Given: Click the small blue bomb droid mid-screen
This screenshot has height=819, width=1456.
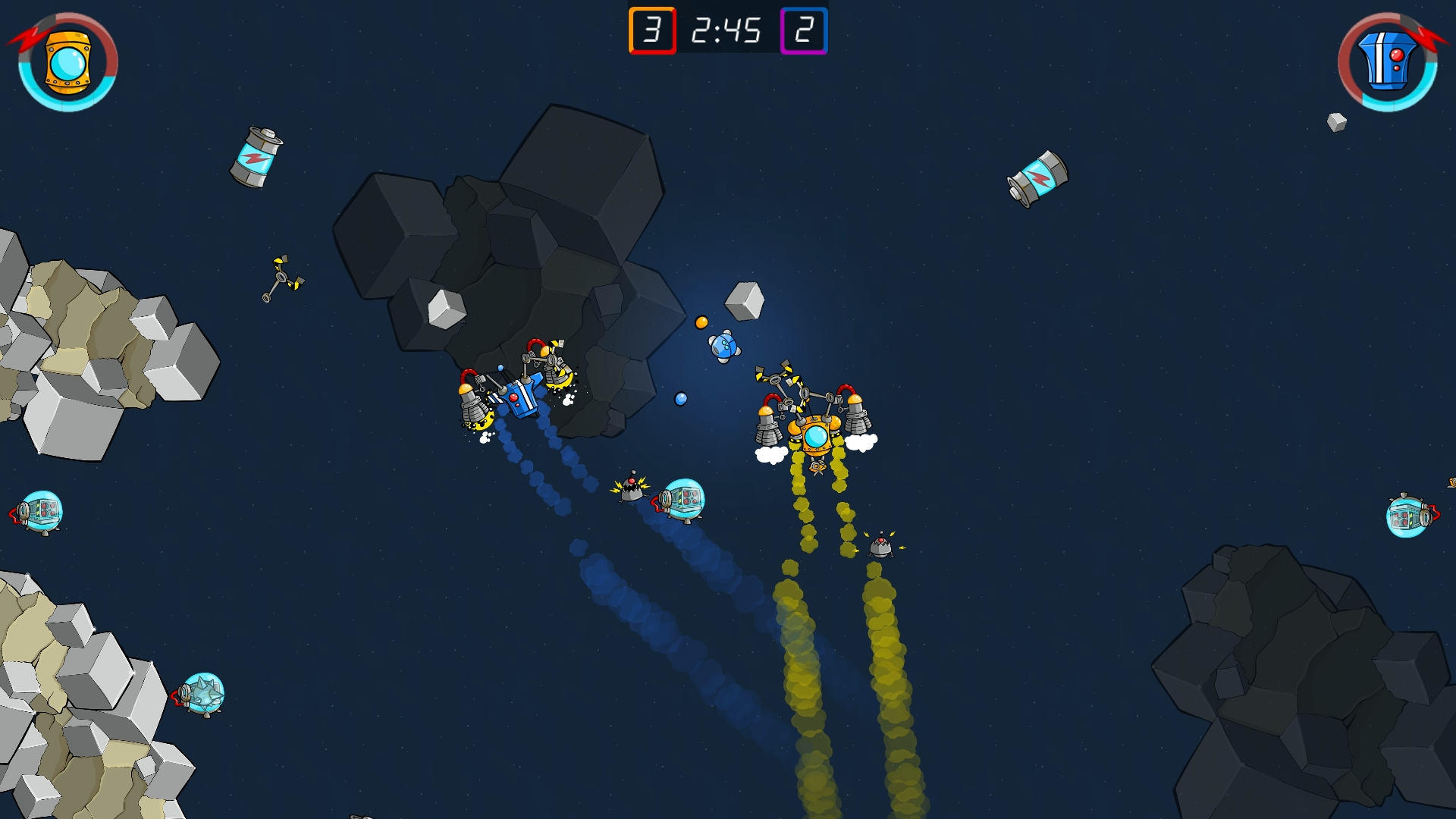Looking at the screenshot, I should tap(725, 347).
